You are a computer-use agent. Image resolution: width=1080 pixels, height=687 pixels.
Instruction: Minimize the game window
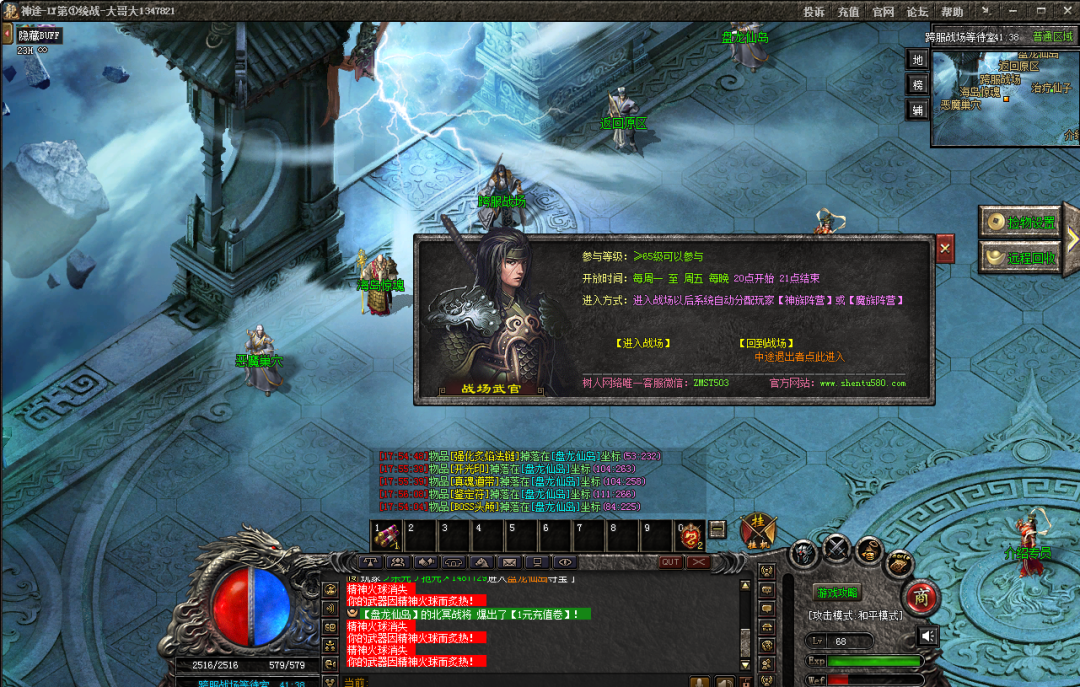click(x=1013, y=11)
